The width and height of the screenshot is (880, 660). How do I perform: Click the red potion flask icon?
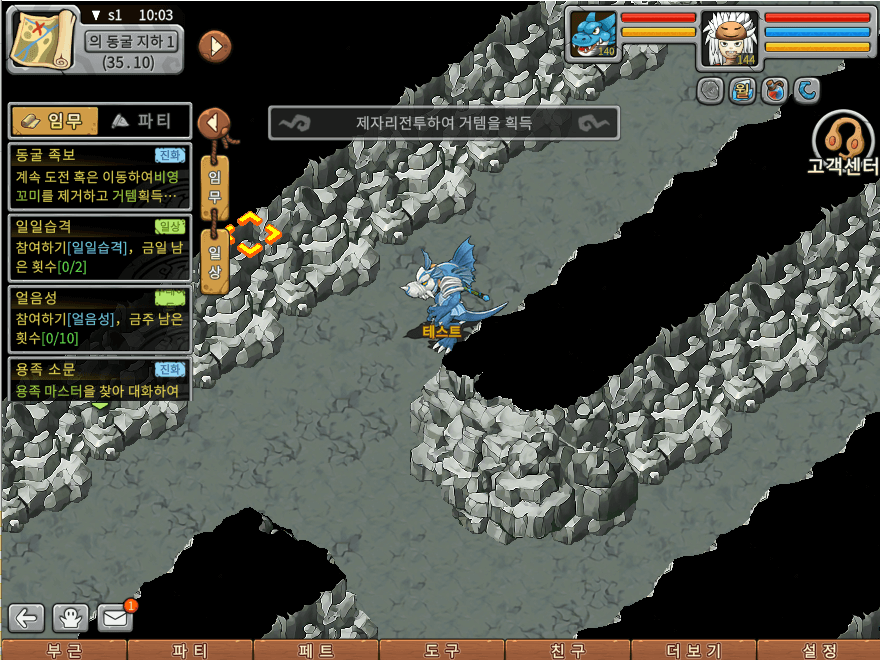773,91
